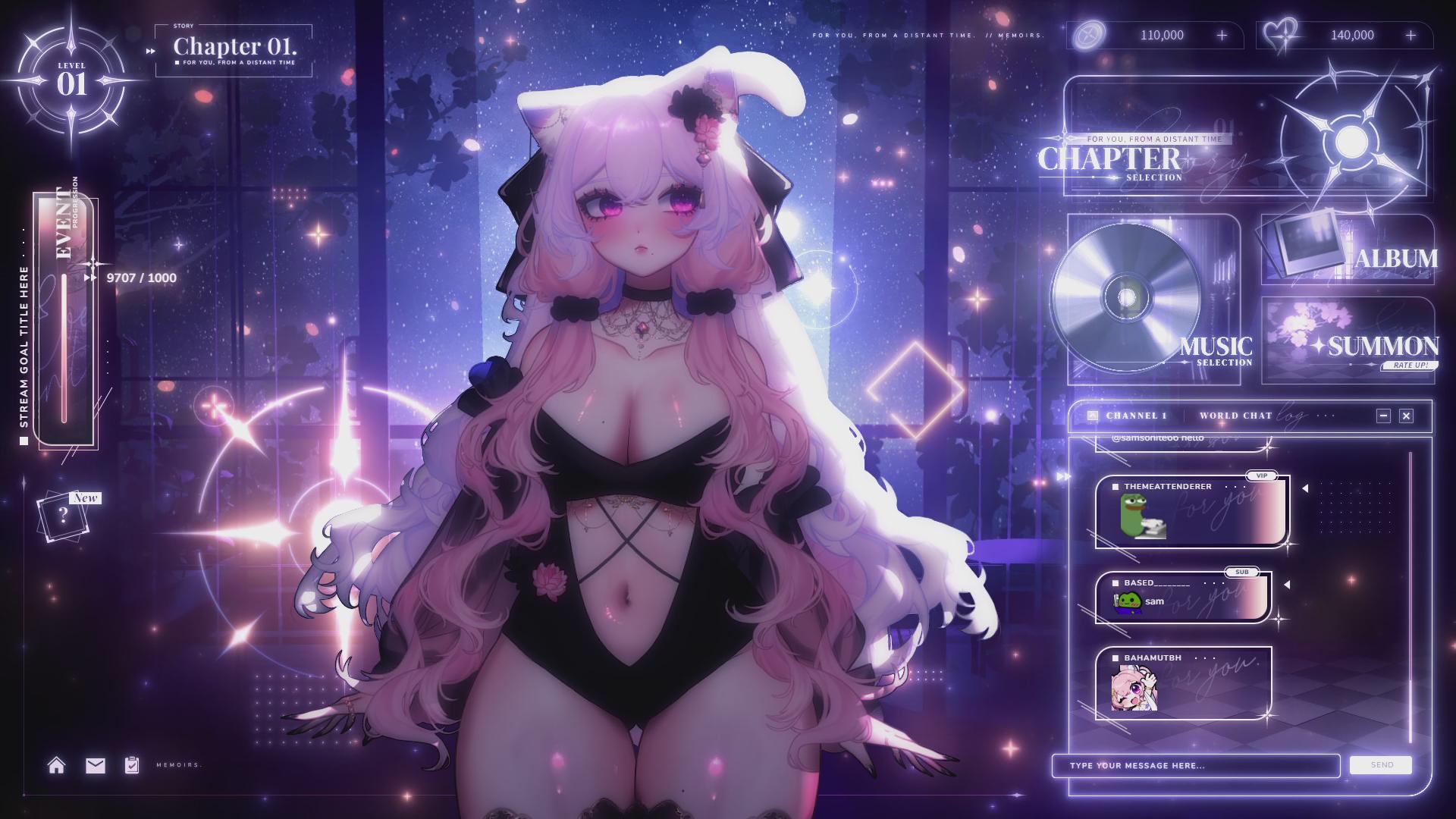Image resolution: width=1456 pixels, height=819 pixels.
Task: Go to the home screen icon
Action: pos(57,765)
